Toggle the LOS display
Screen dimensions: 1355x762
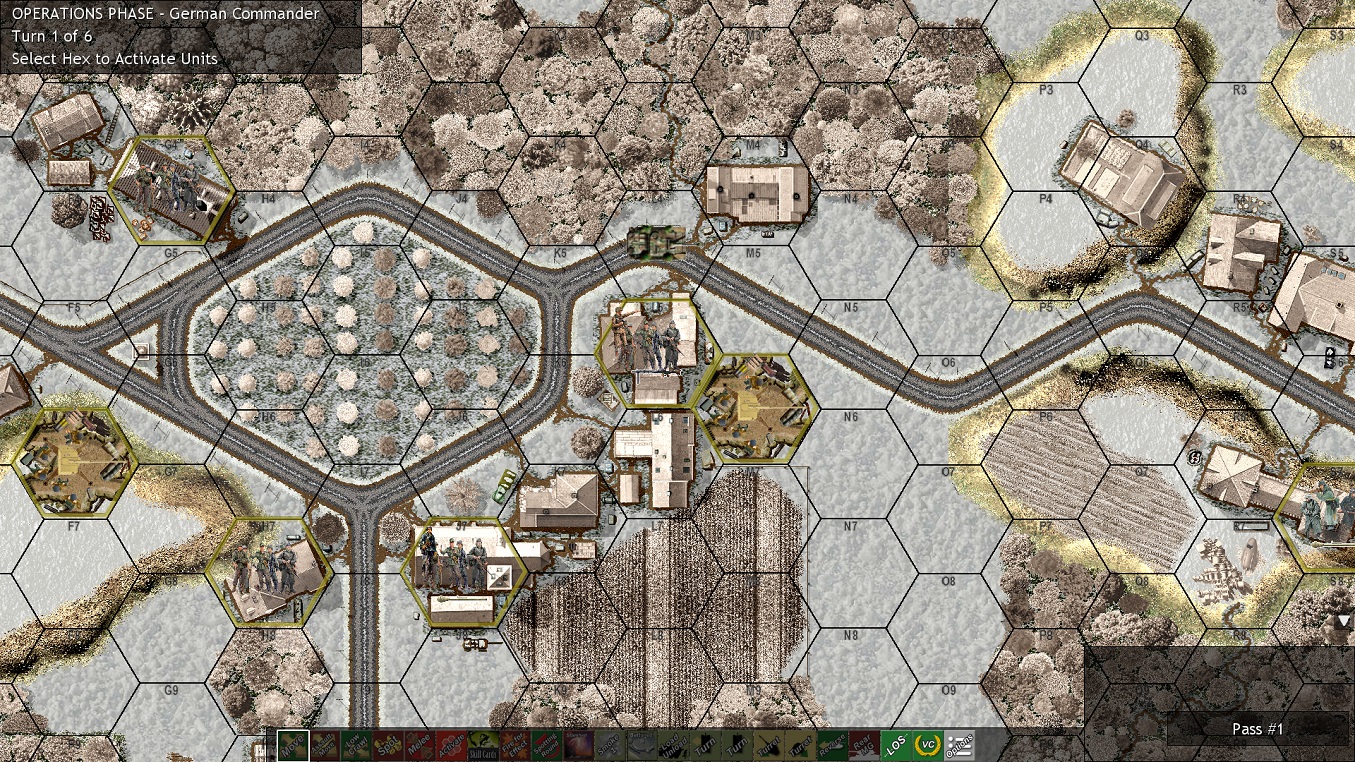click(896, 744)
